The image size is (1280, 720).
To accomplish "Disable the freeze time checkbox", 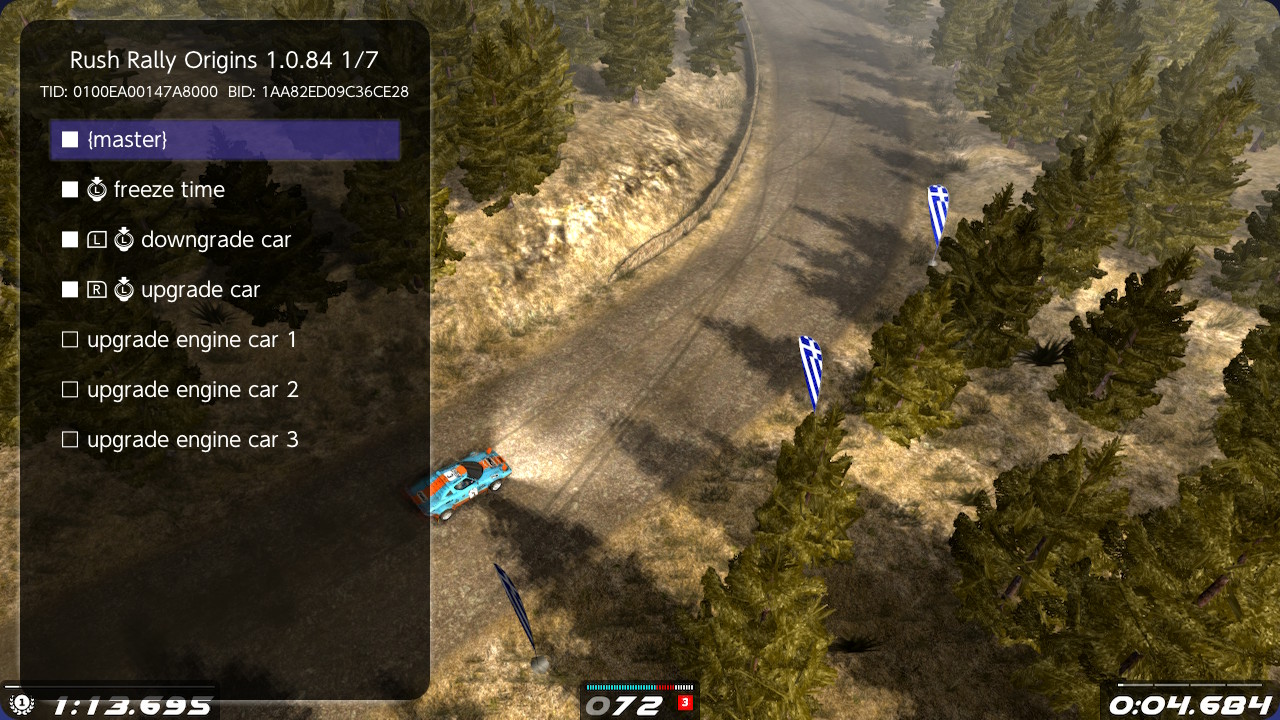I will [x=70, y=189].
